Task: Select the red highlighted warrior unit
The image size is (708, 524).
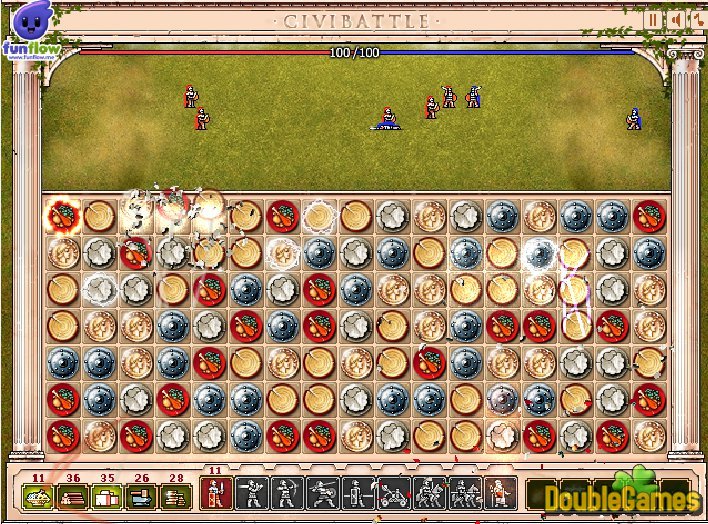Action: pos(215,493)
